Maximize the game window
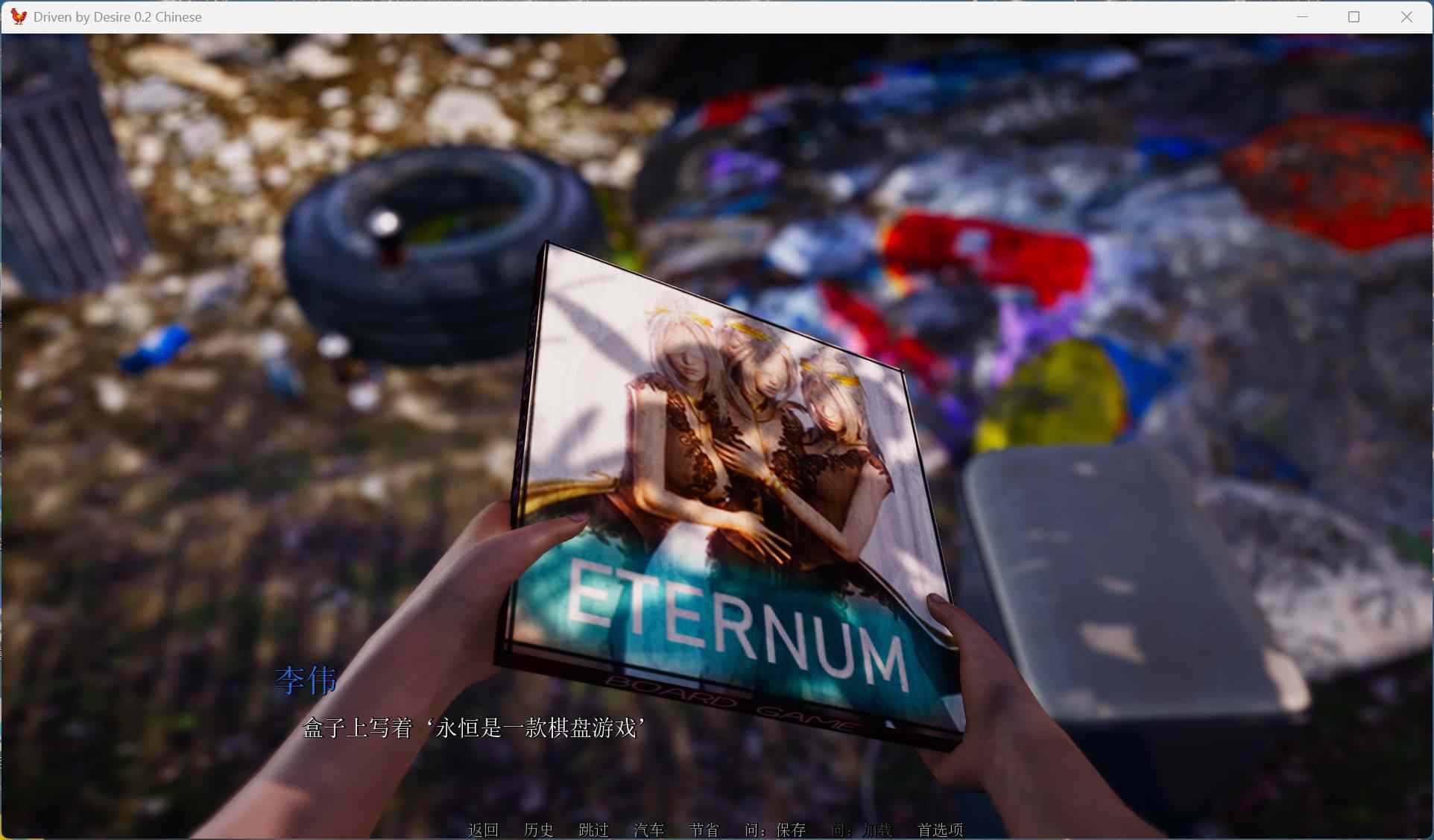This screenshot has width=1434, height=840. coord(1354,17)
